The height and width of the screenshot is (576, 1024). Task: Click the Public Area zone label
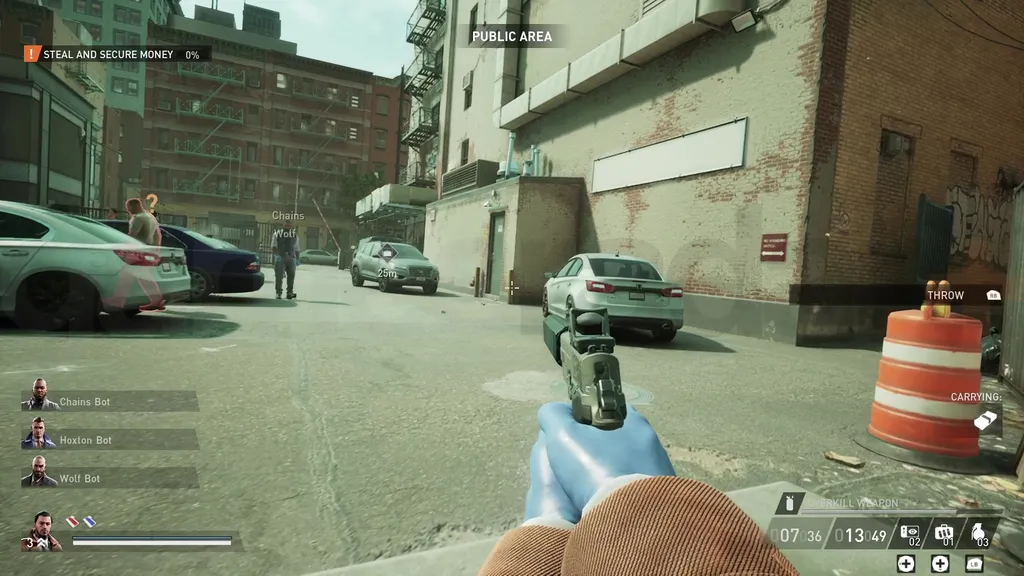[x=511, y=37]
